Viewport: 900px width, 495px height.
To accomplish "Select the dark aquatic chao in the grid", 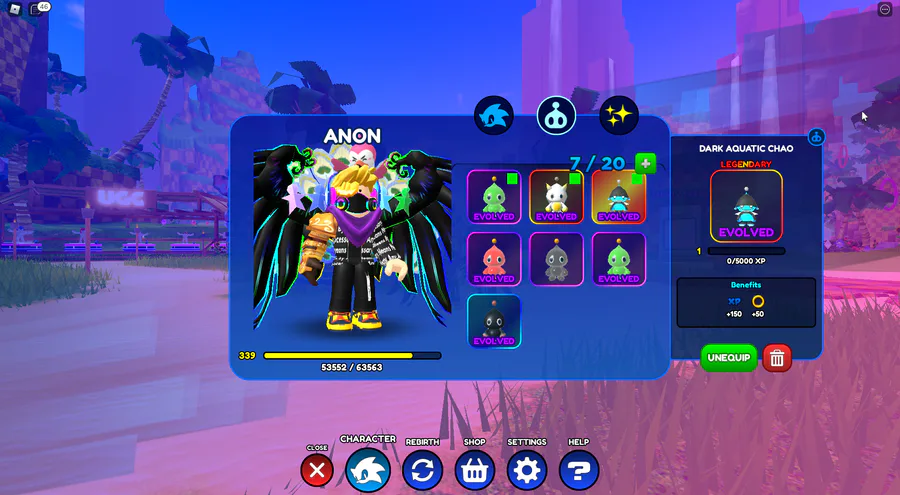I will [x=618, y=196].
